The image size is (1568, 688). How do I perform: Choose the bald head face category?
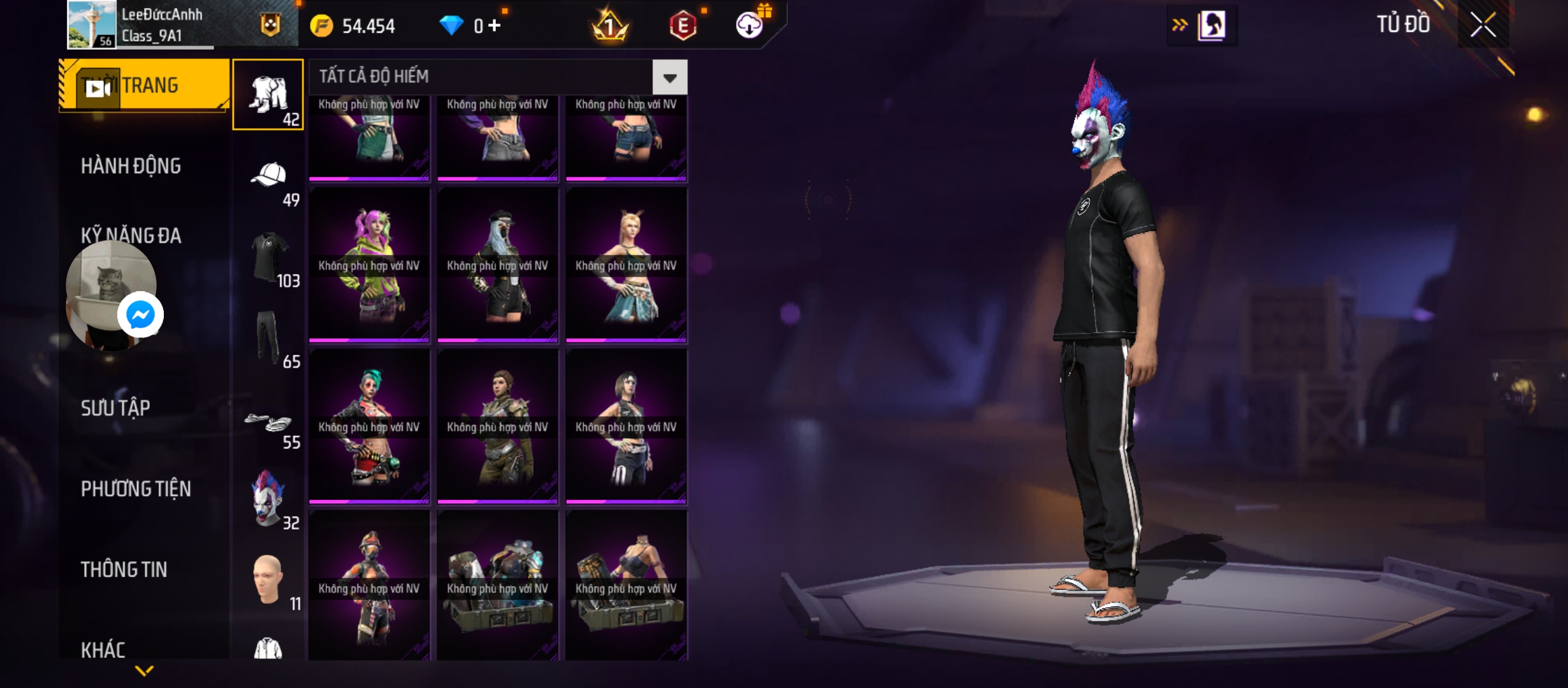click(x=268, y=580)
